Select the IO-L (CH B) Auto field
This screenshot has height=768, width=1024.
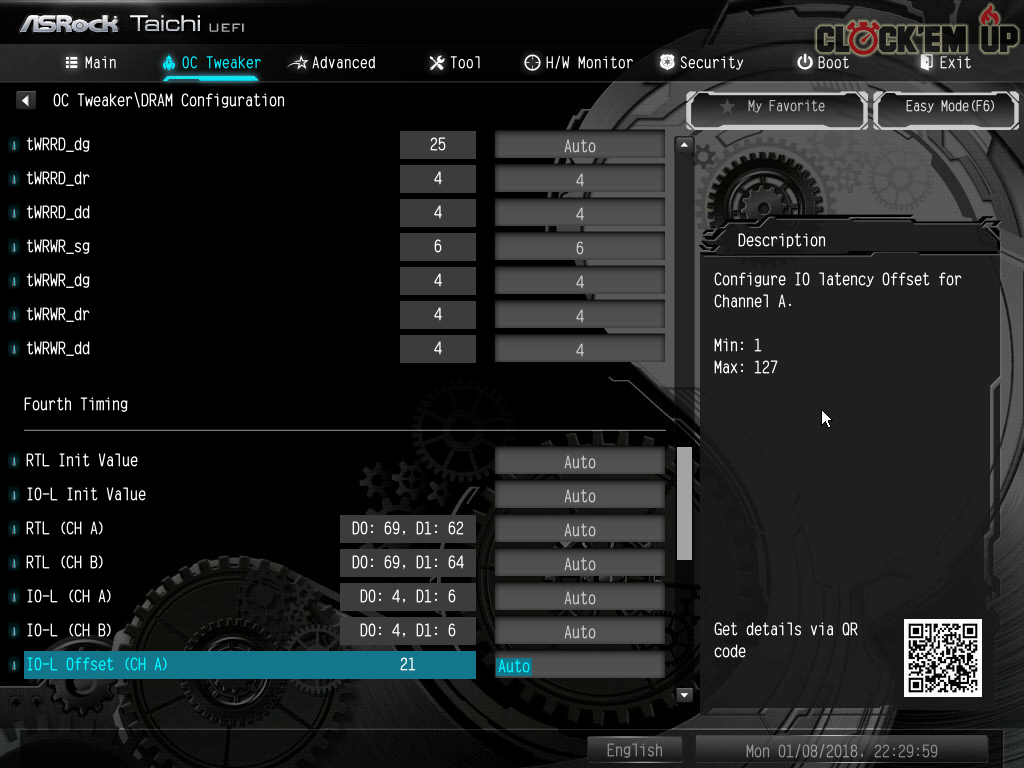click(x=580, y=632)
